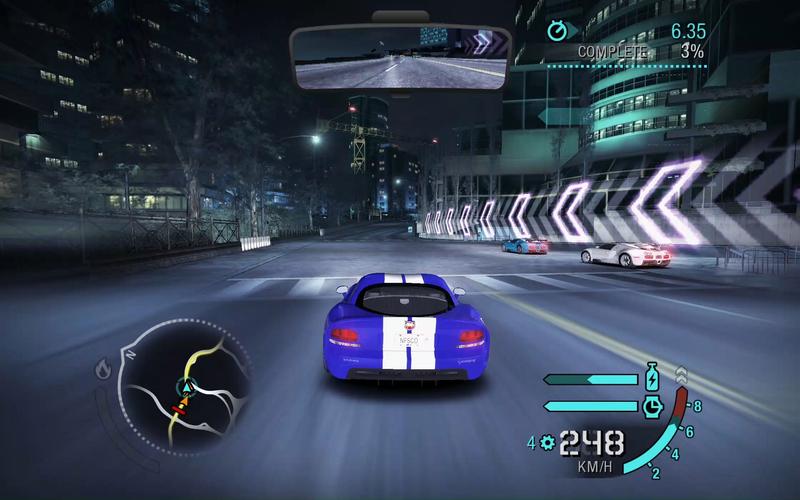
Task: Click the player arrow marker on the minimap
Action: click(x=184, y=385)
